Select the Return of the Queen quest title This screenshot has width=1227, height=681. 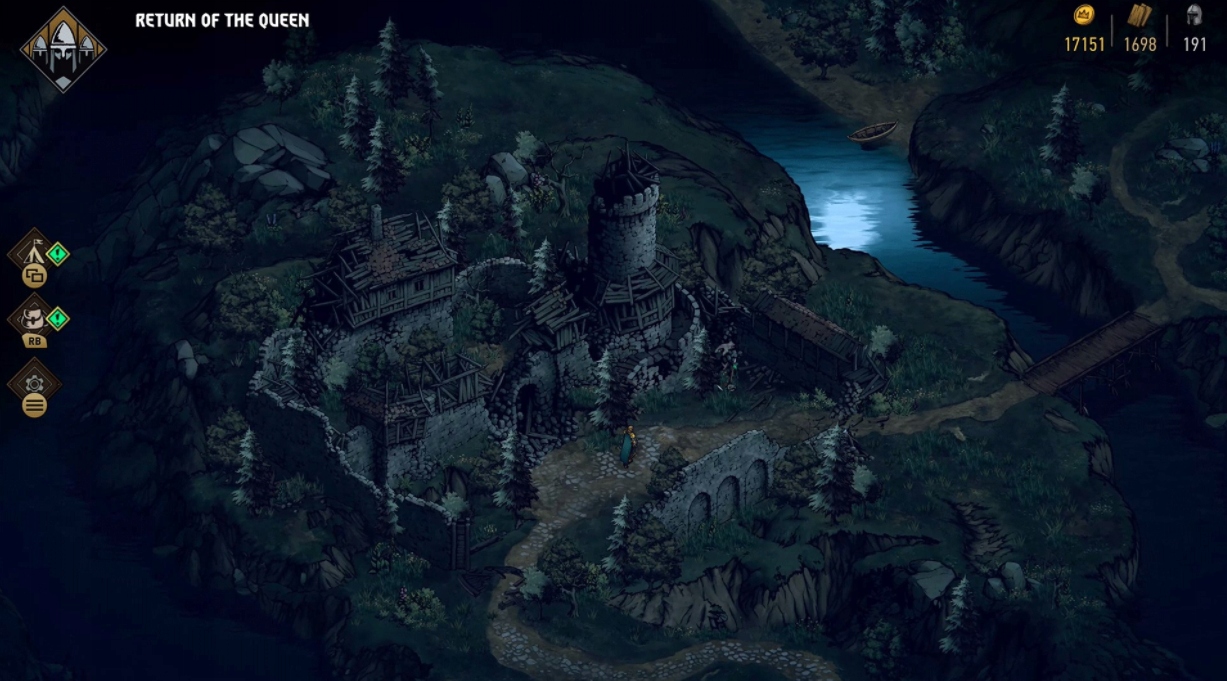click(x=222, y=20)
